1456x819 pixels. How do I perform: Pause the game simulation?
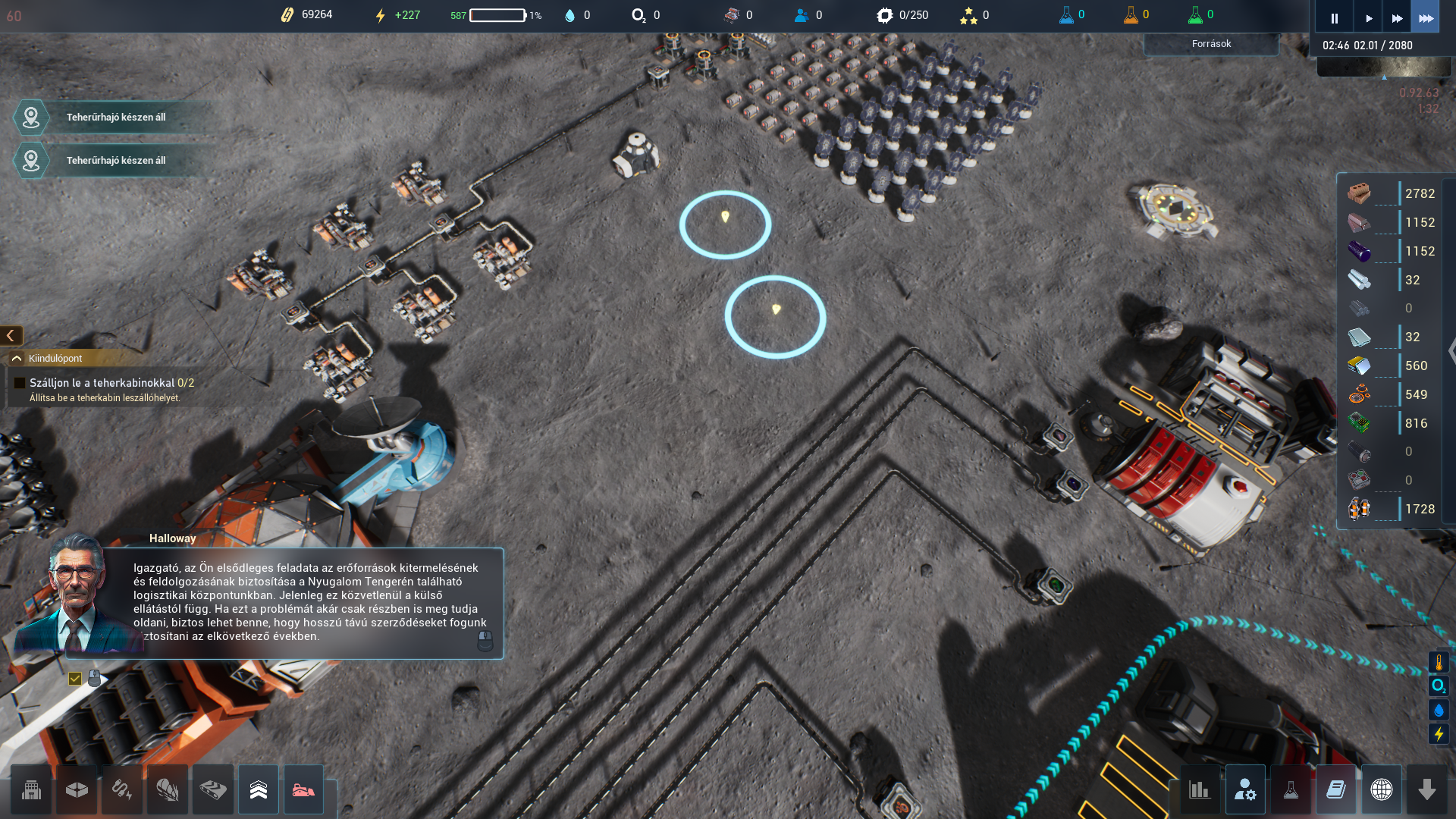click(1334, 18)
